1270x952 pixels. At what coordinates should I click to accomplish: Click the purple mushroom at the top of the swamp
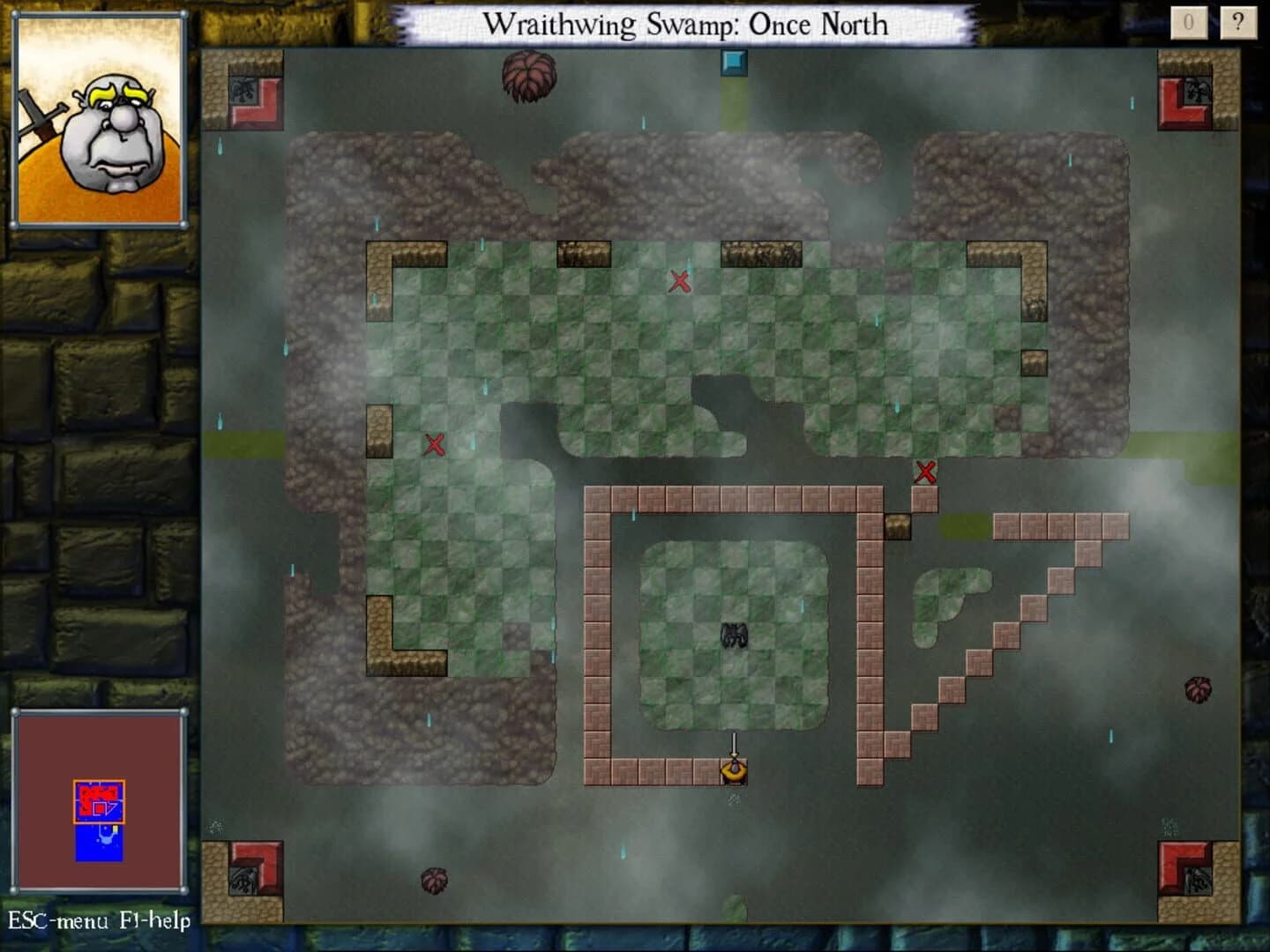pyautogui.click(x=529, y=79)
